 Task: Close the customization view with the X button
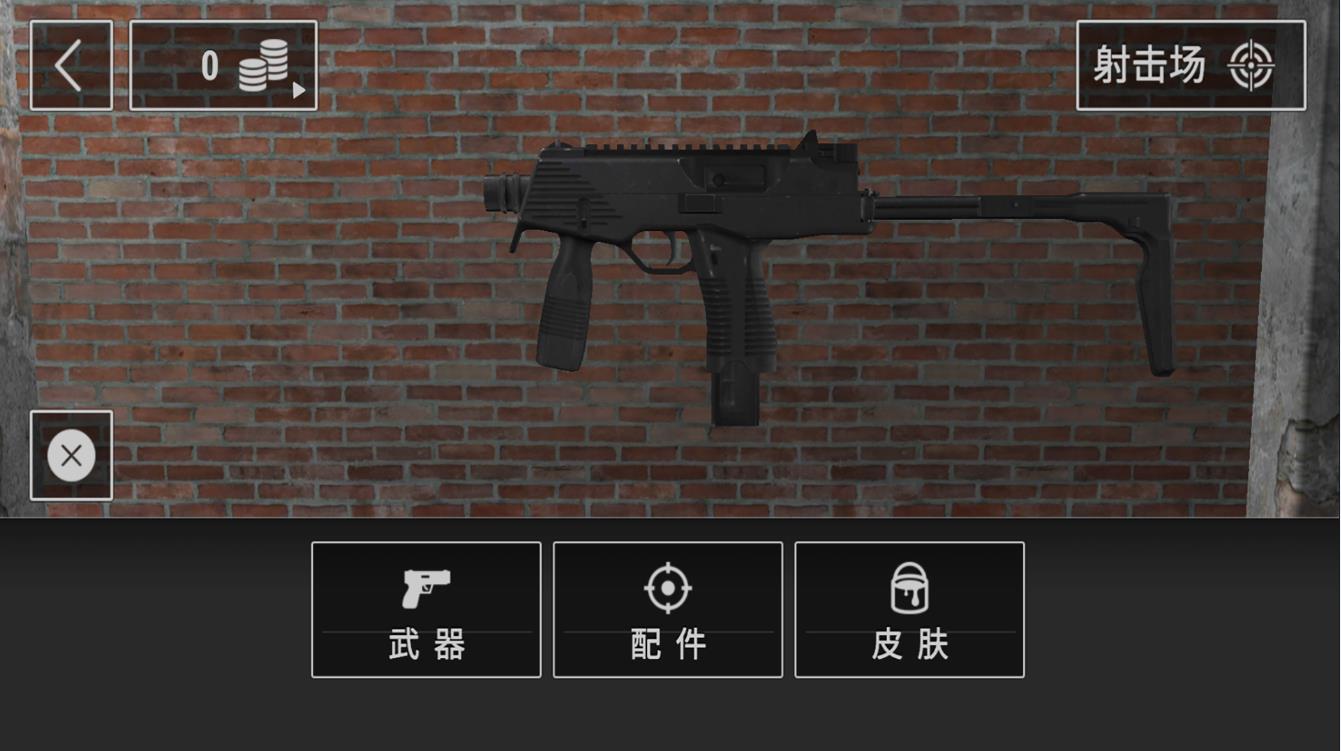[71, 454]
